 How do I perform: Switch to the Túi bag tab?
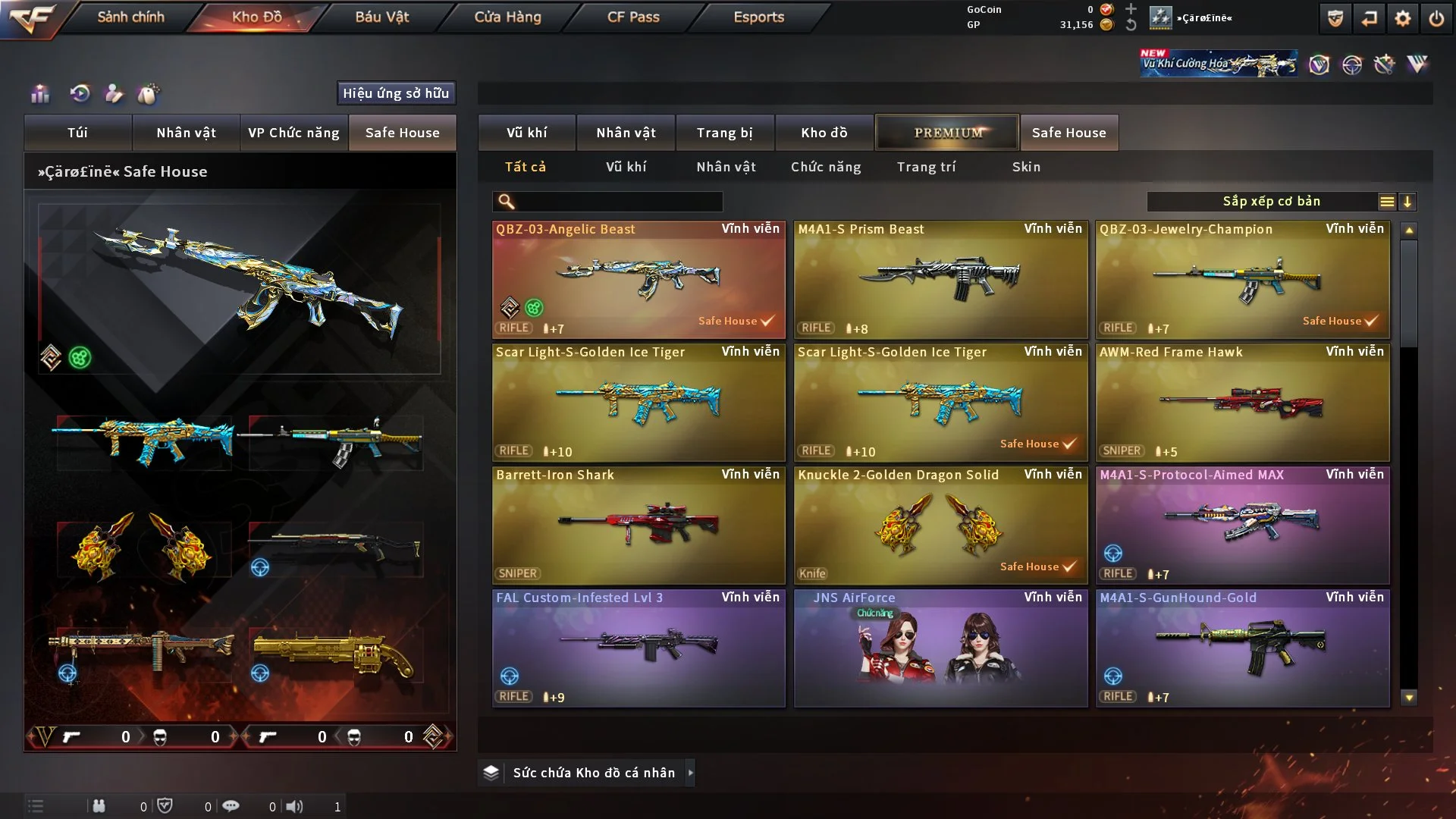(x=77, y=133)
